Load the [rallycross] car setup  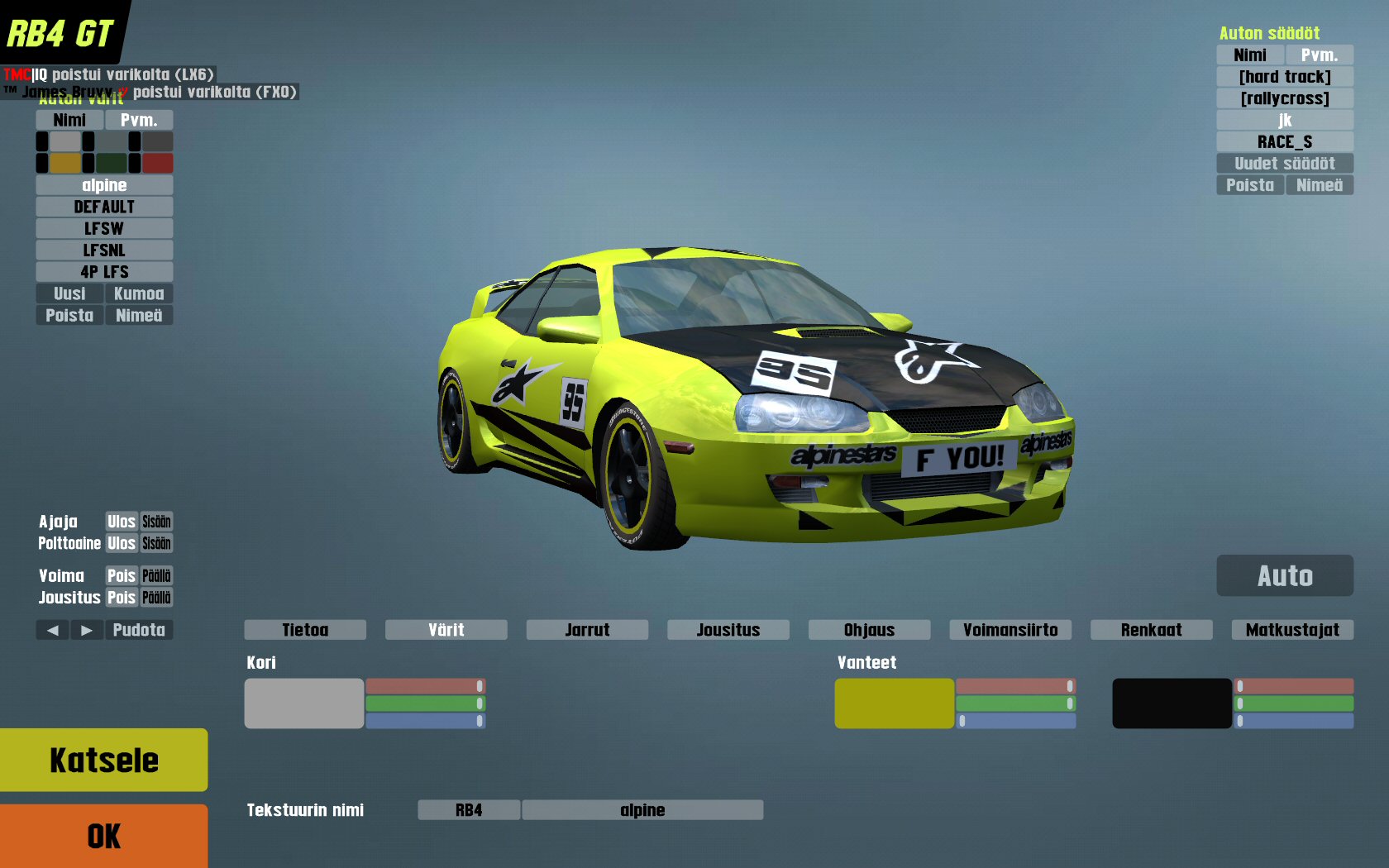[1285, 98]
